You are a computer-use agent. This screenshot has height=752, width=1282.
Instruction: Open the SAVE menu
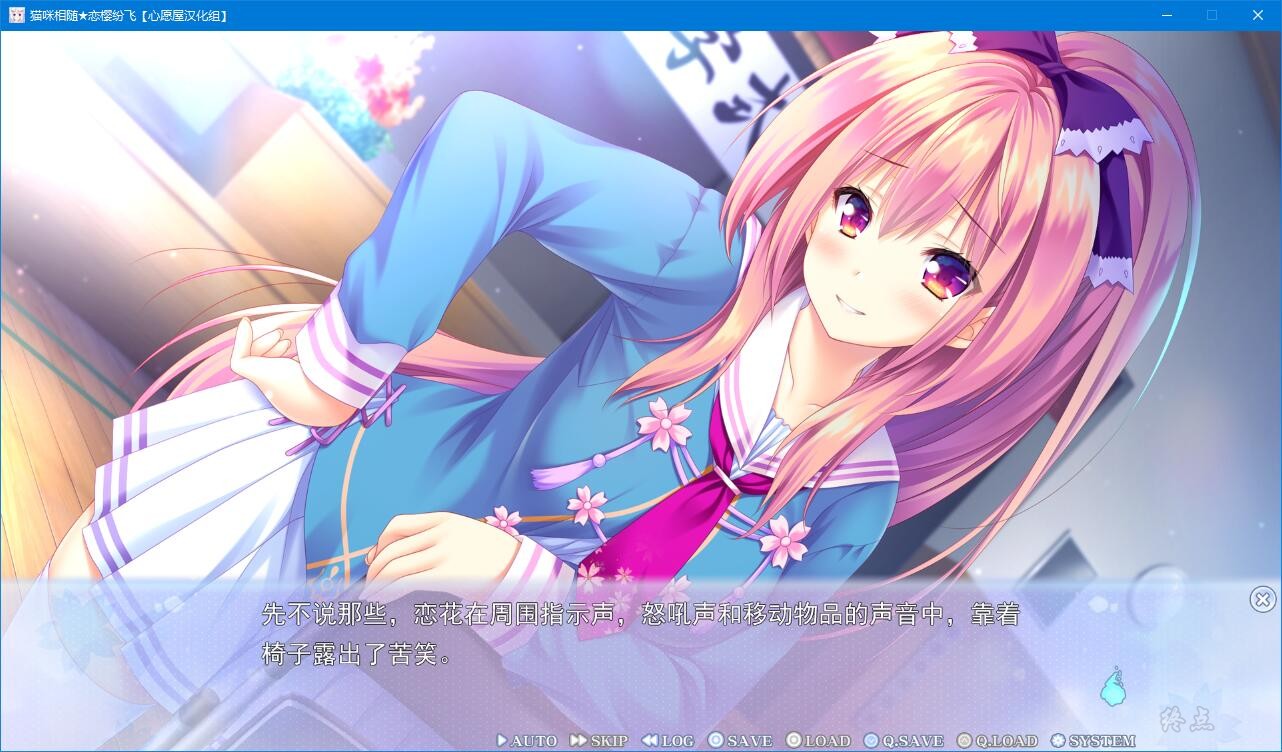click(740, 741)
